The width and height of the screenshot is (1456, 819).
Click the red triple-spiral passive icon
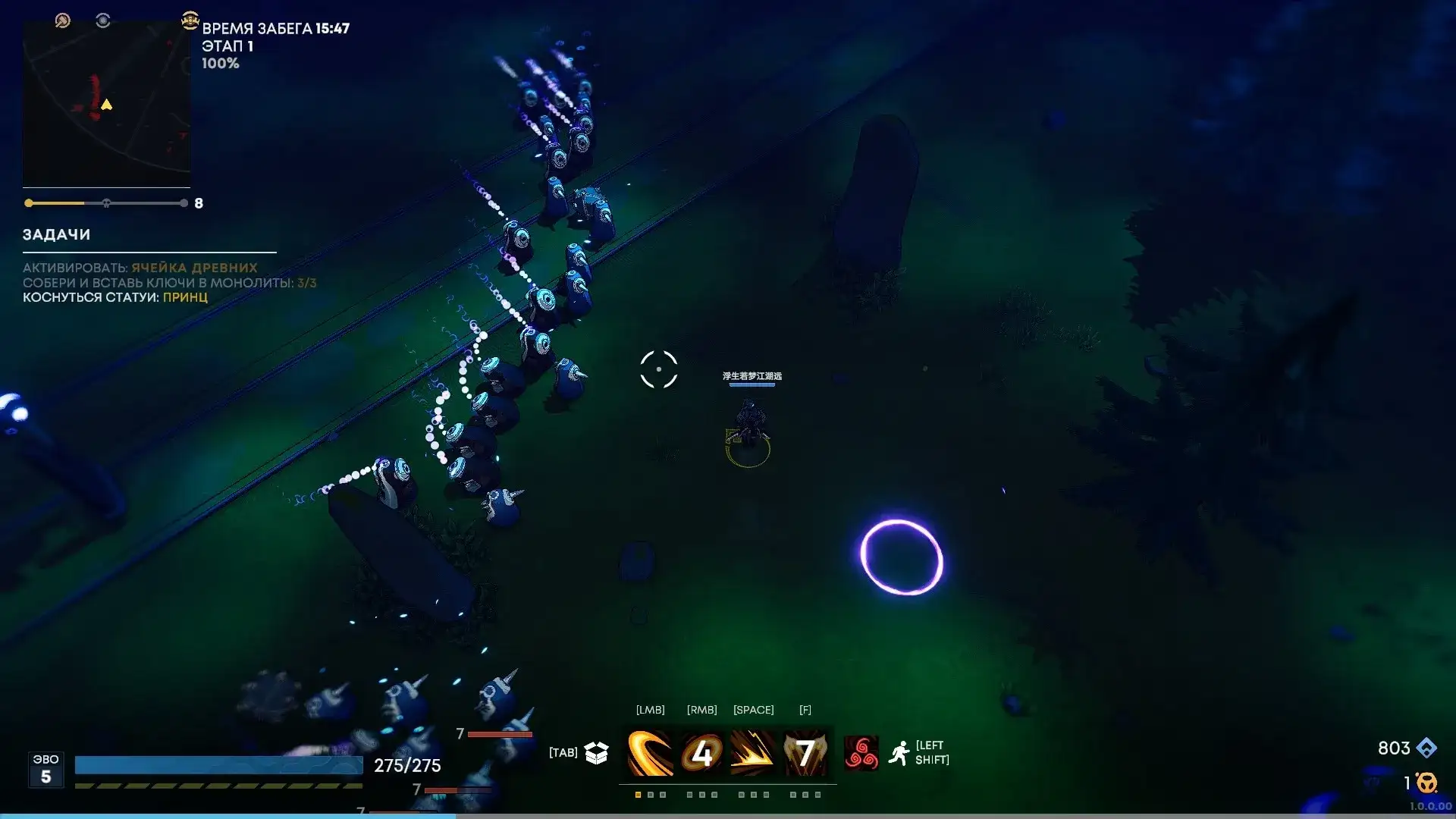tap(861, 753)
